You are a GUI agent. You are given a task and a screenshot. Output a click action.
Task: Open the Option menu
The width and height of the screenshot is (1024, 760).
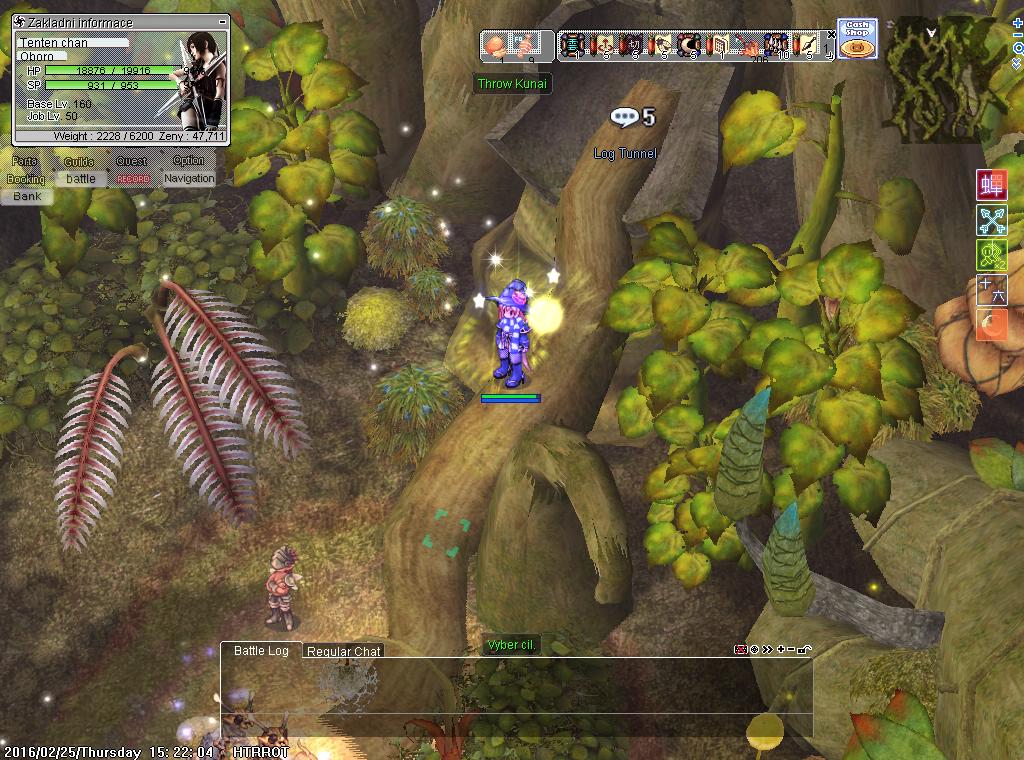coord(188,161)
